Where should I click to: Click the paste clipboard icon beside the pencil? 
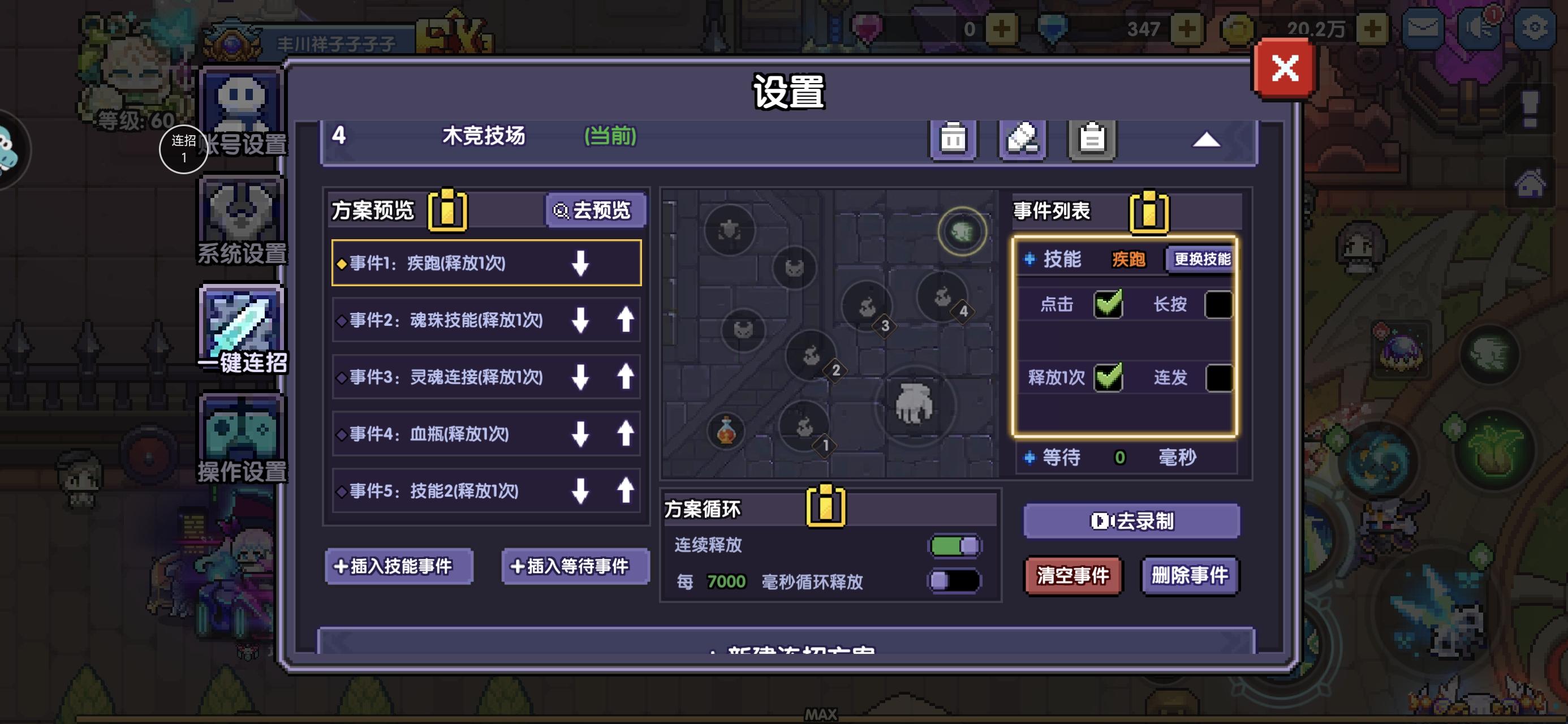(x=1091, y=137)
